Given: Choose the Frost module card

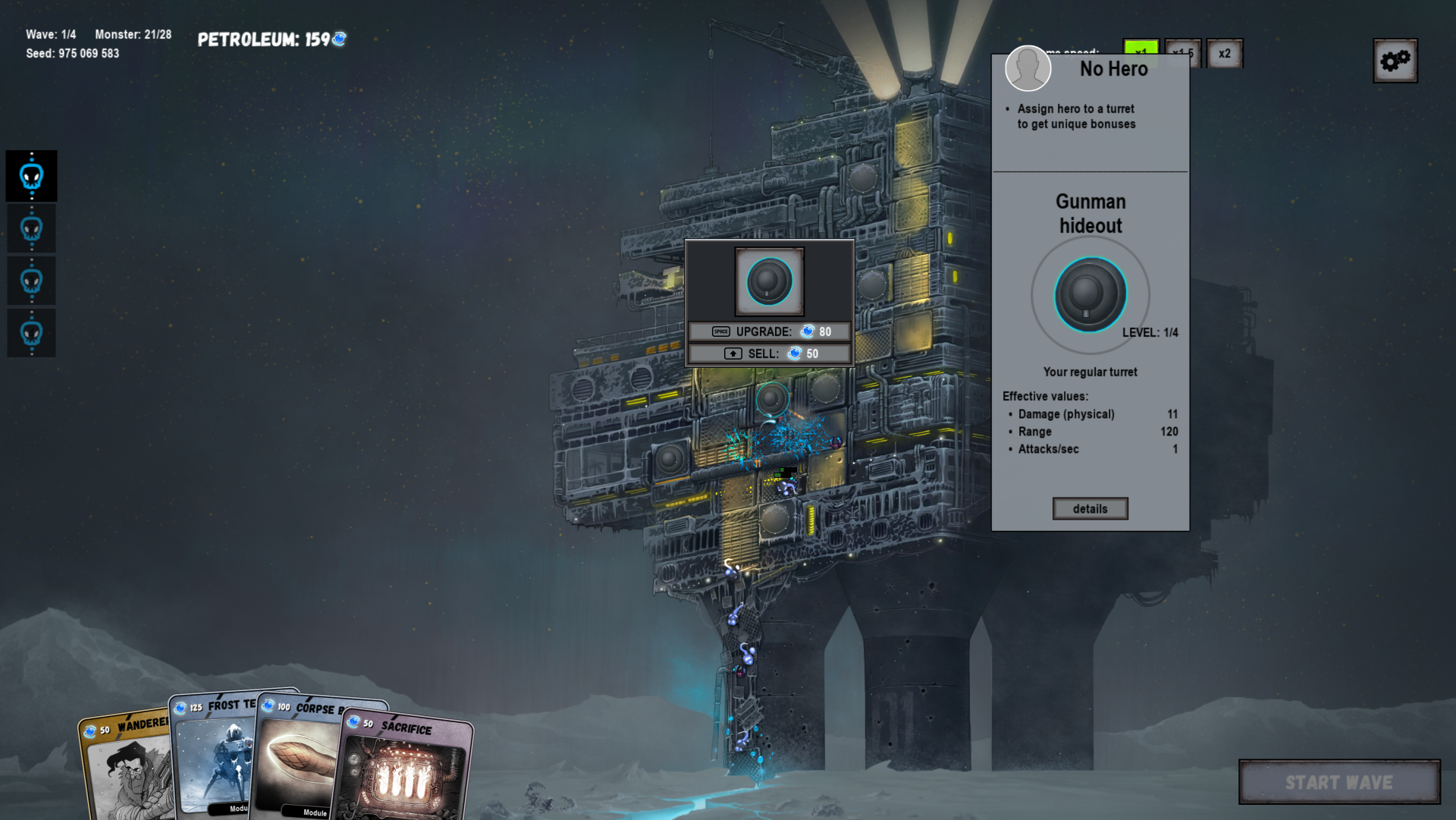Looking at the screenshot, I should click(x=216, y=759).
